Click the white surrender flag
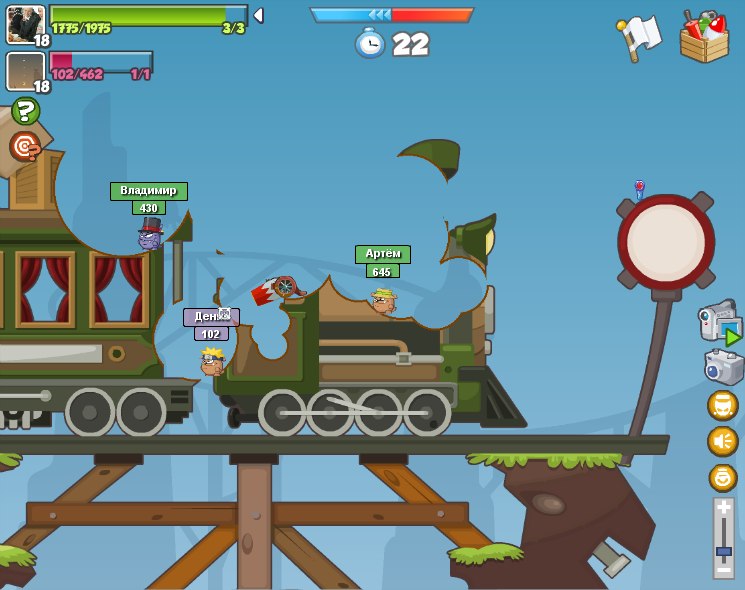Image resolution: width=745 pixels, height=590 pixels. tap(638, 37)
